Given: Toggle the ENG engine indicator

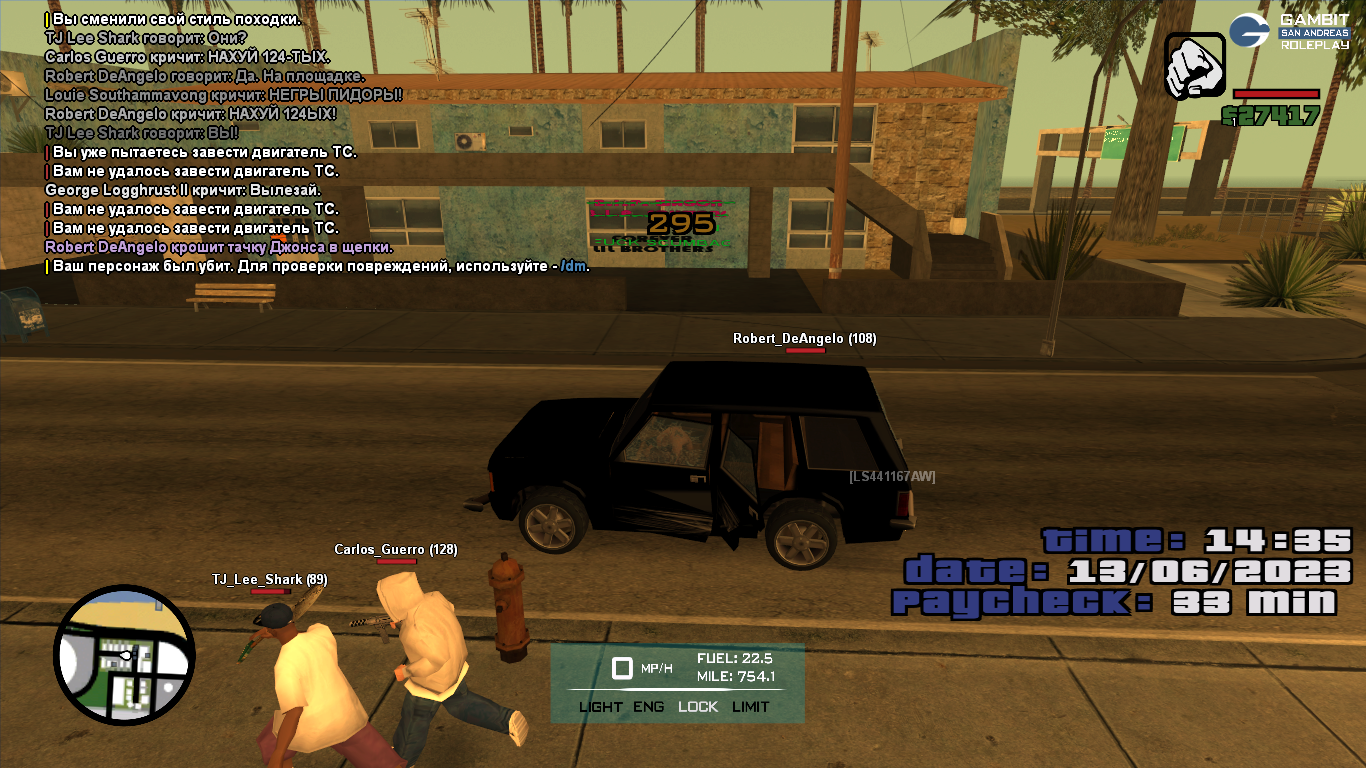Looking at the screenshot, I should click(649, 706).
